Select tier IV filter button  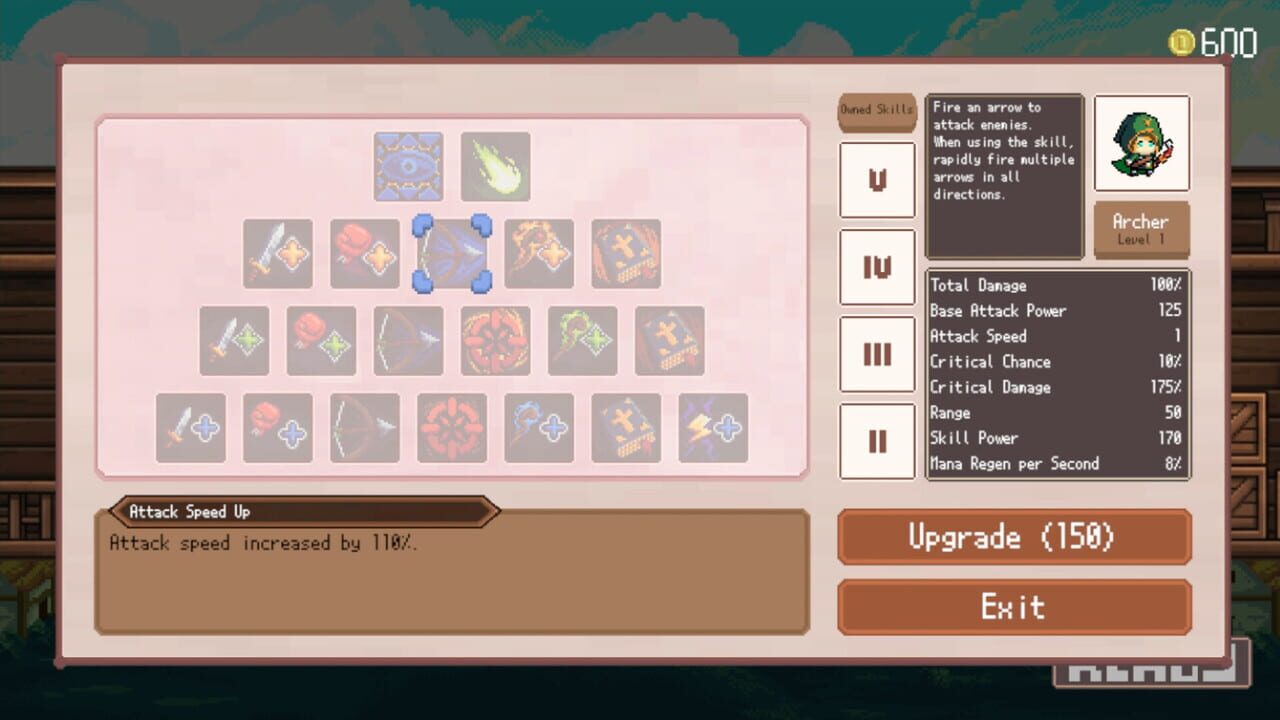[x=877, y=267]
